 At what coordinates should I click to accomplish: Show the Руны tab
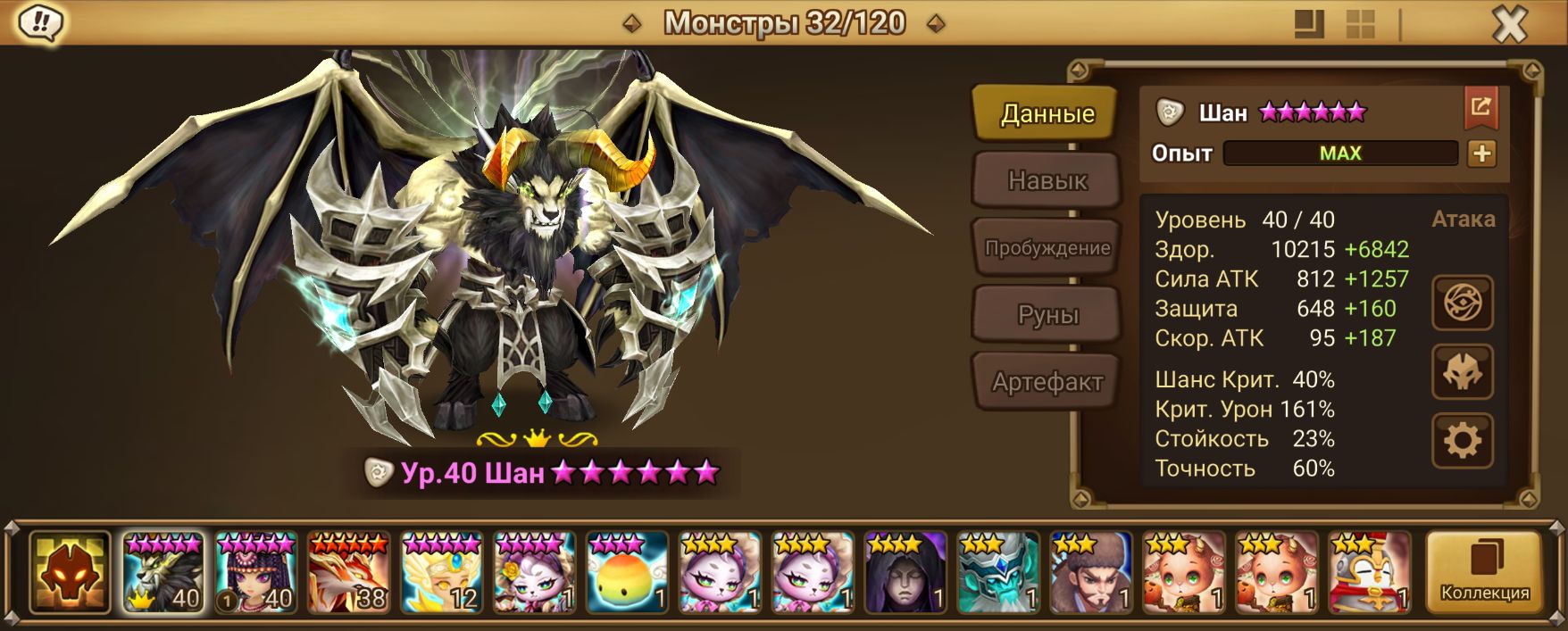point(1047,314)
